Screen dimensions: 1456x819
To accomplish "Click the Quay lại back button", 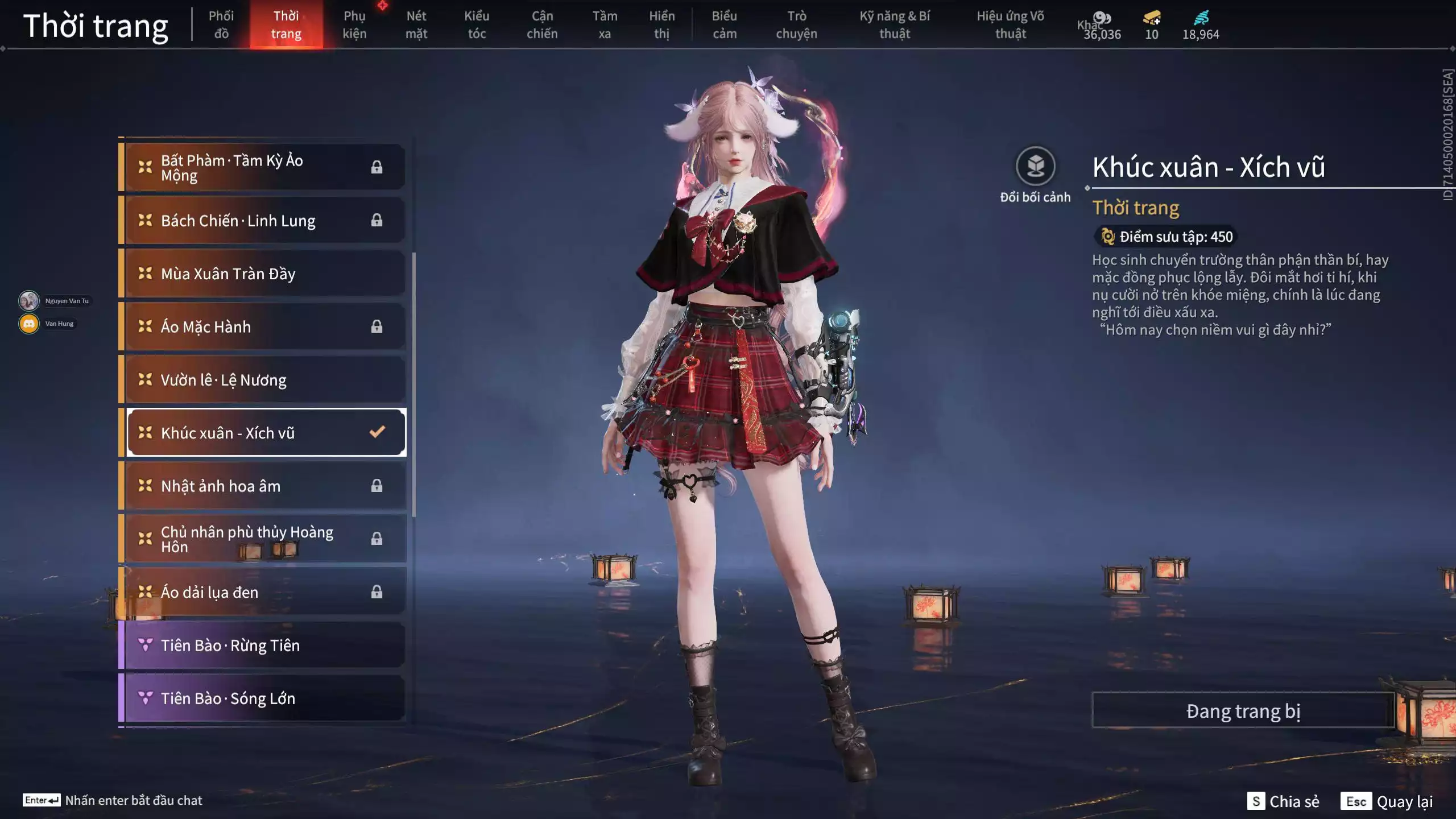I will click(x=1388, y=801).
